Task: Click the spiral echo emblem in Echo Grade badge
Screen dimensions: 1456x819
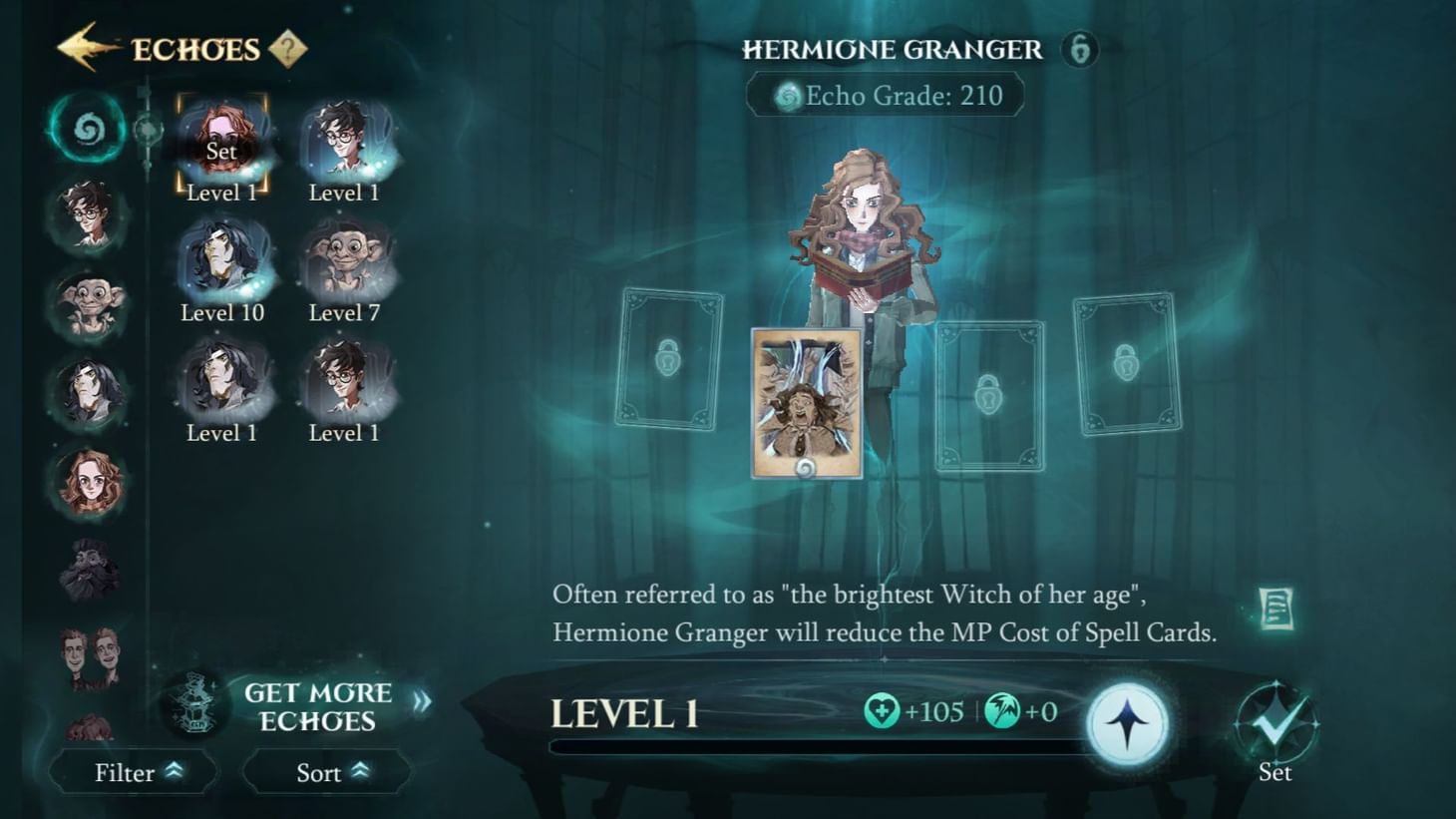Action: click(x=791, y=95)
